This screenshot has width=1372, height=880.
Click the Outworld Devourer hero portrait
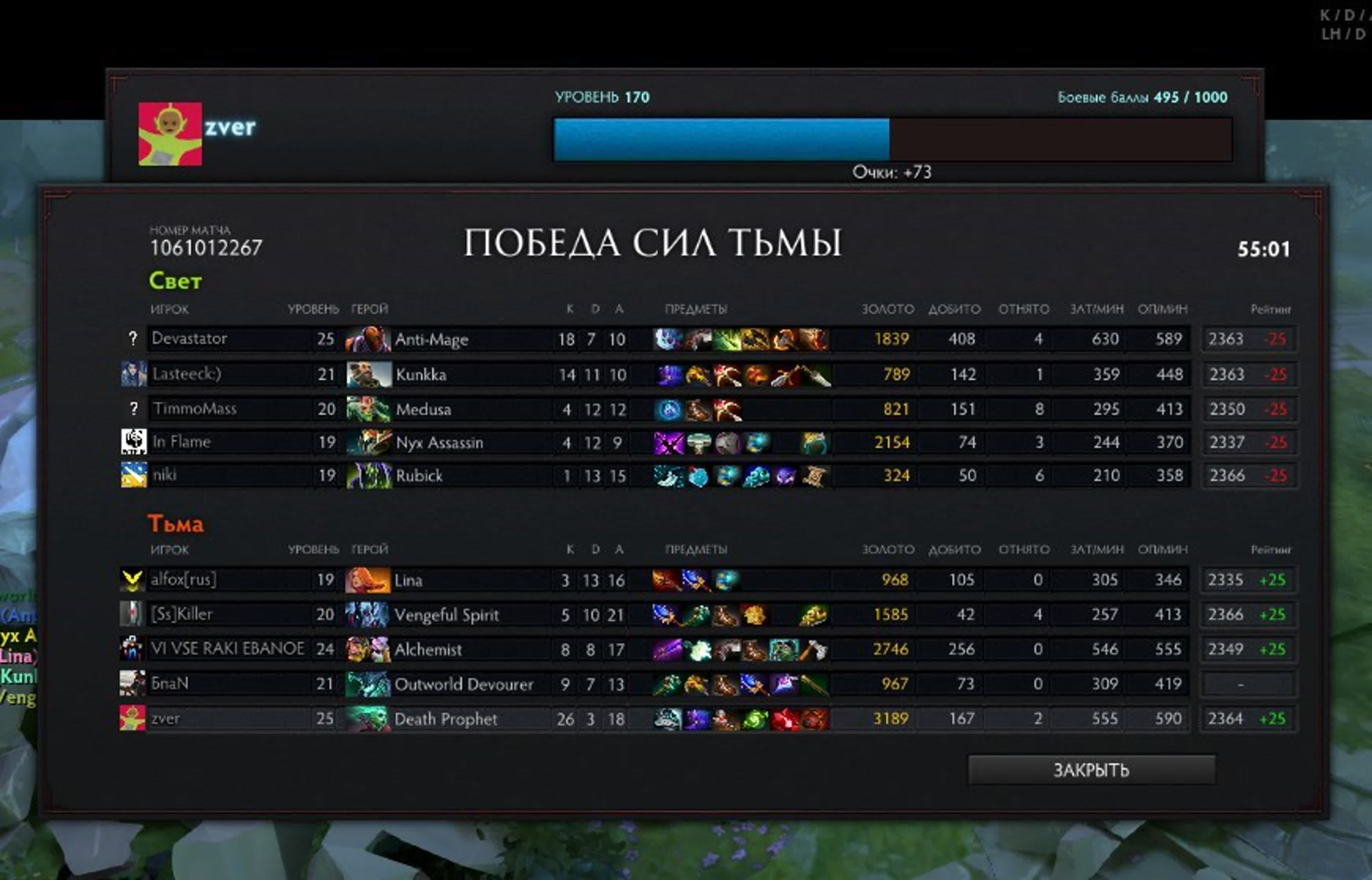coord(367,684)
